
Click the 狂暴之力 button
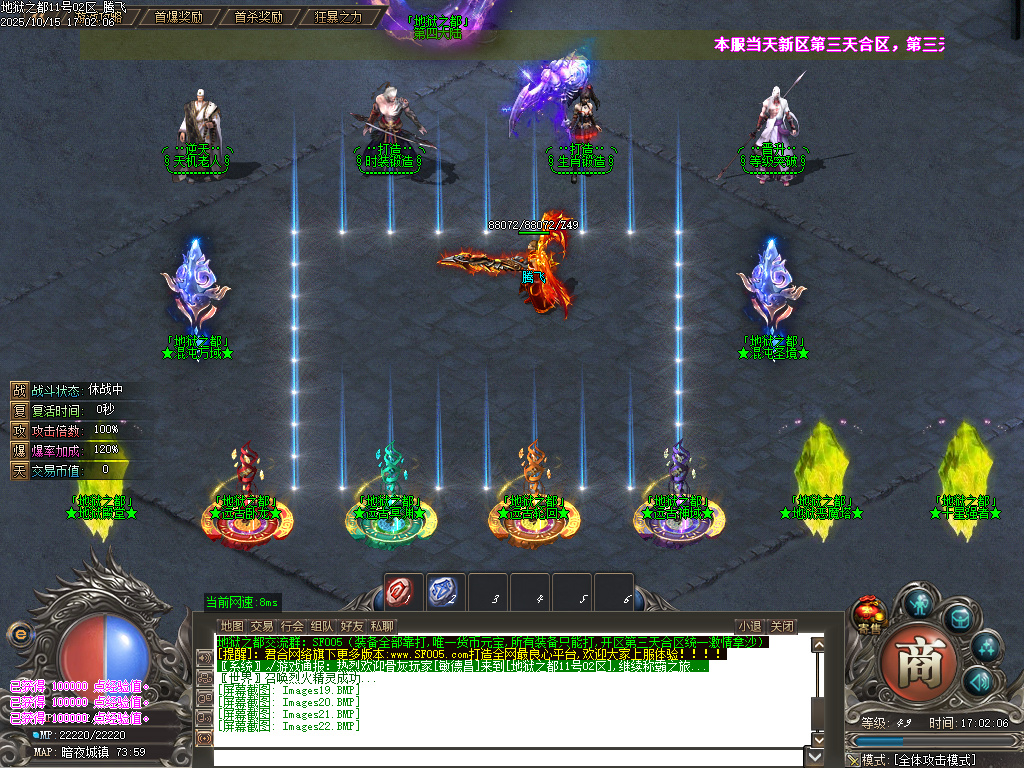[x=338, y=17]
